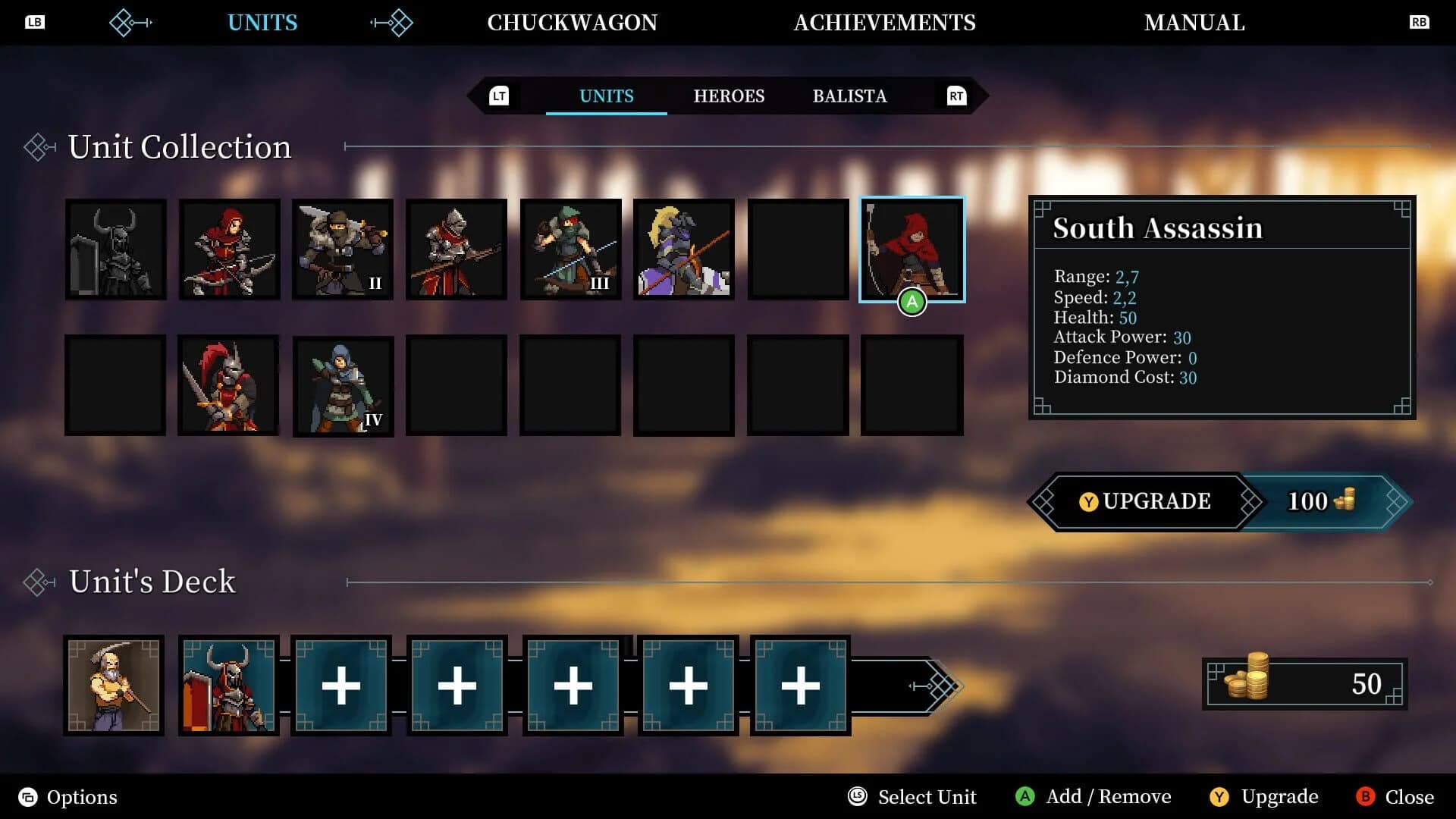Select the tier III green ranger unit

[x=570, y=249]
